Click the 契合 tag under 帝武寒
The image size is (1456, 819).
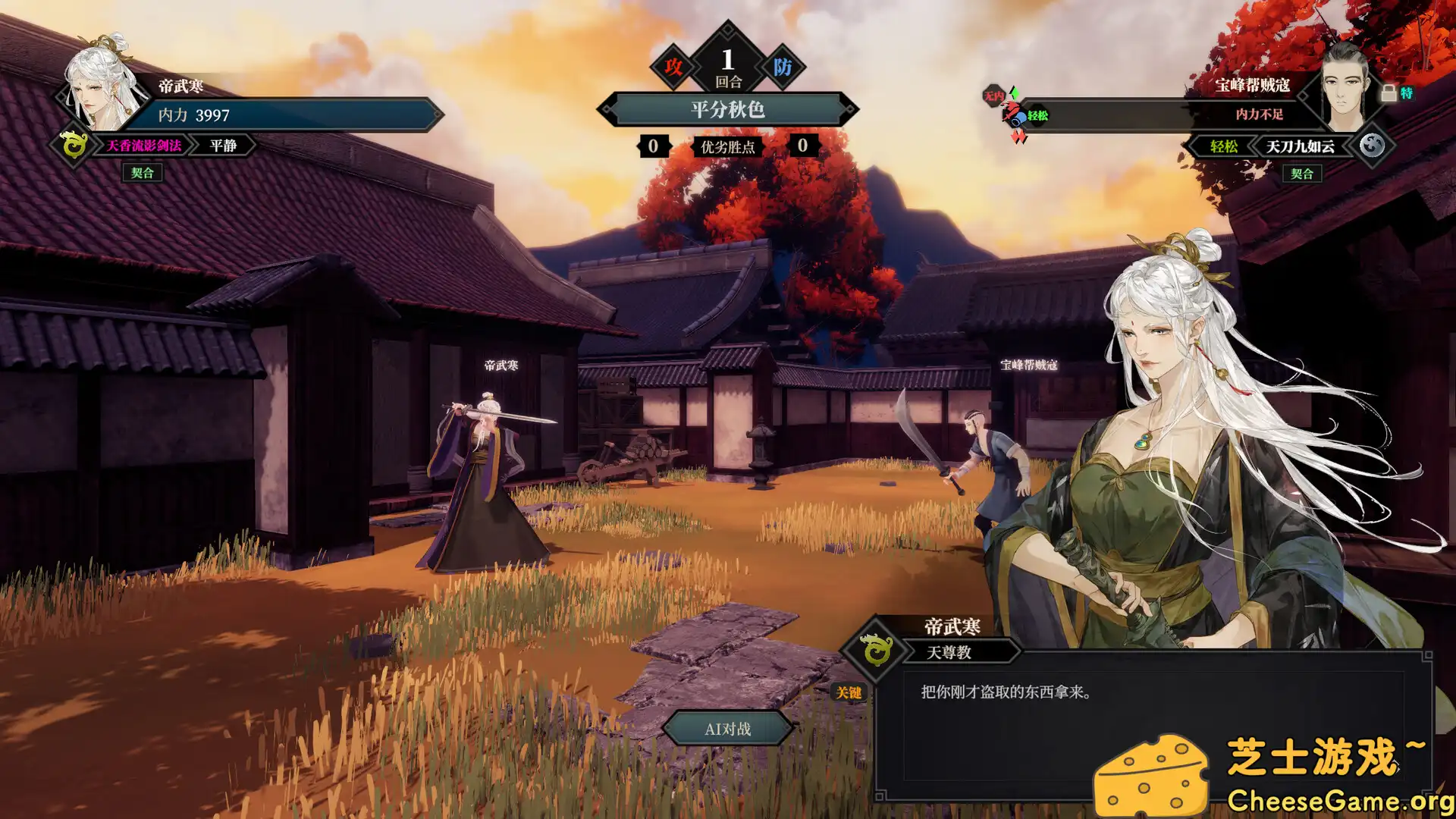(142, 173)
